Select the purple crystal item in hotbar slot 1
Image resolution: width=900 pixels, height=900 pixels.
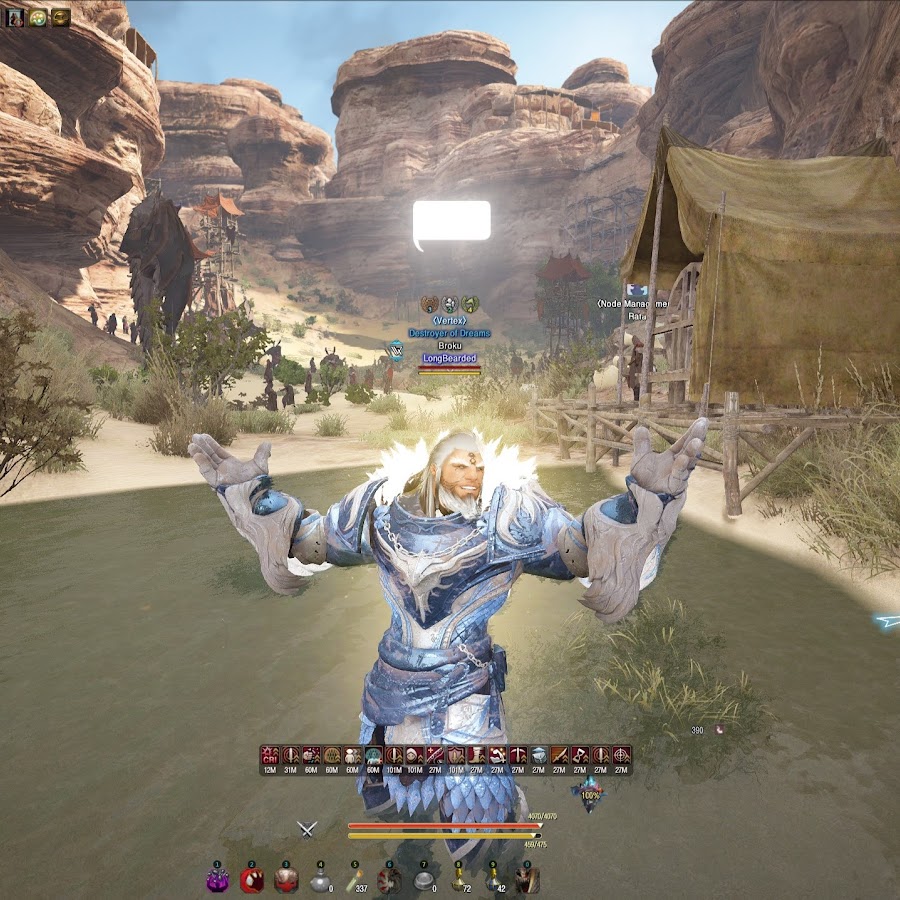click(218, 880)
